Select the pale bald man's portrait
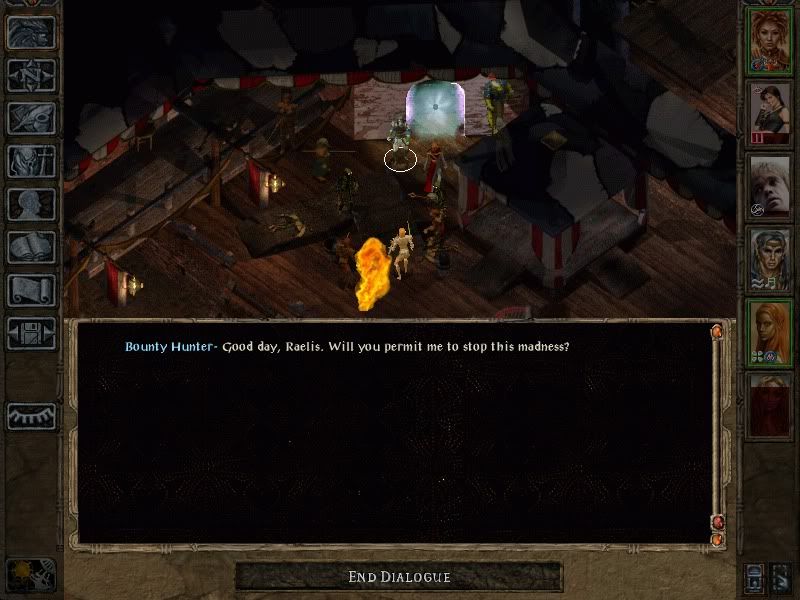Viewport: 800px width, 600px height. coord(770,187)
